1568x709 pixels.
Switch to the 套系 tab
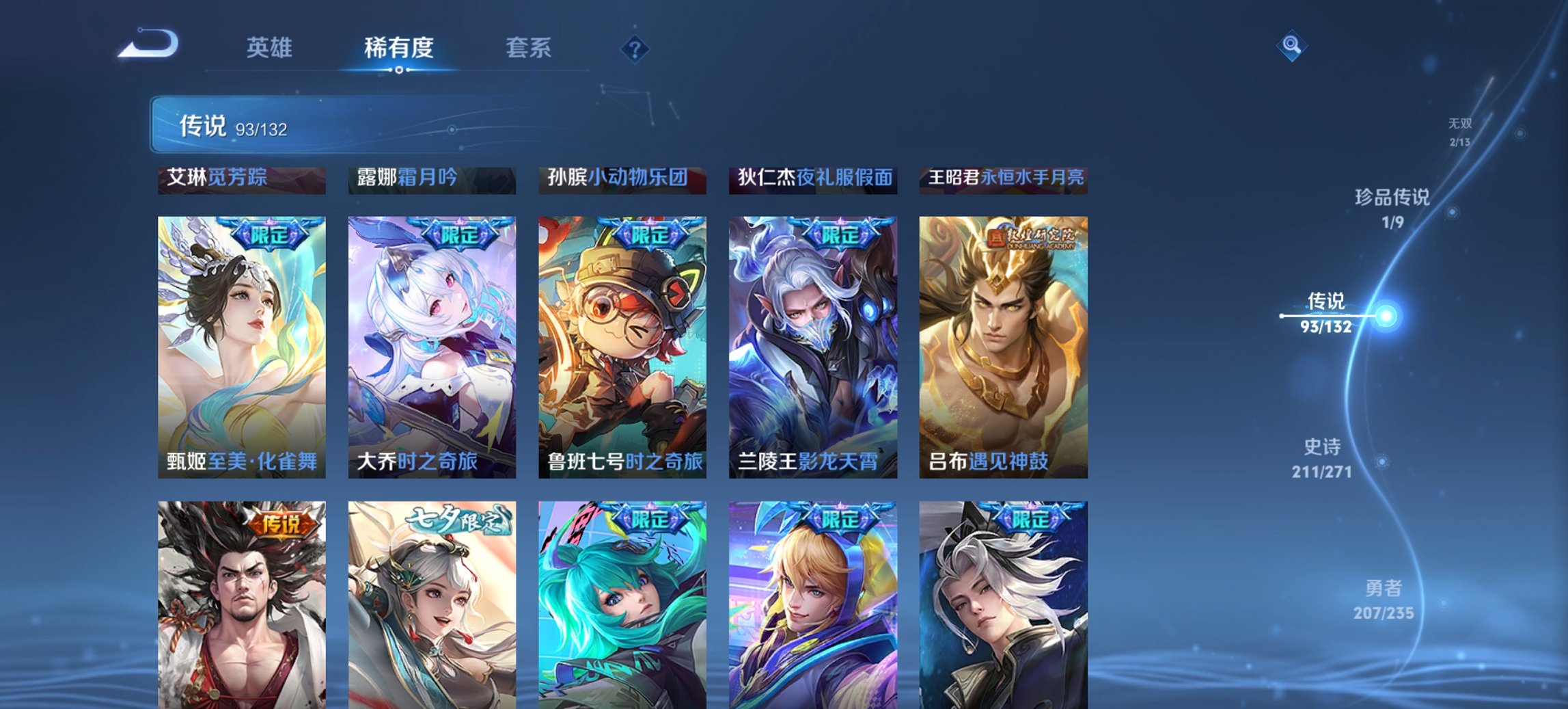click(528, 48)
